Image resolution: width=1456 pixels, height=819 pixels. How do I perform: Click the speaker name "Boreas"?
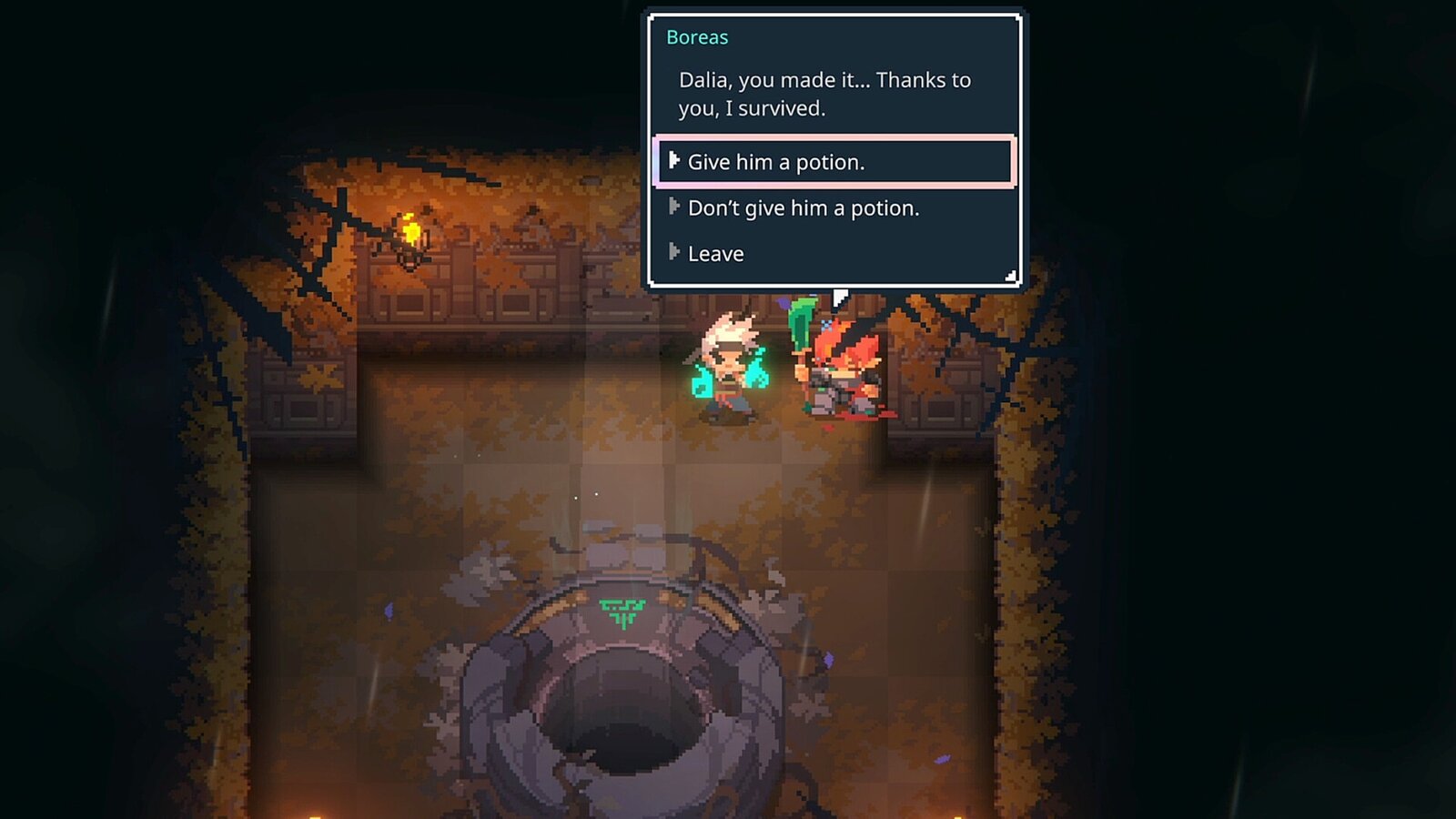point(697,37)
